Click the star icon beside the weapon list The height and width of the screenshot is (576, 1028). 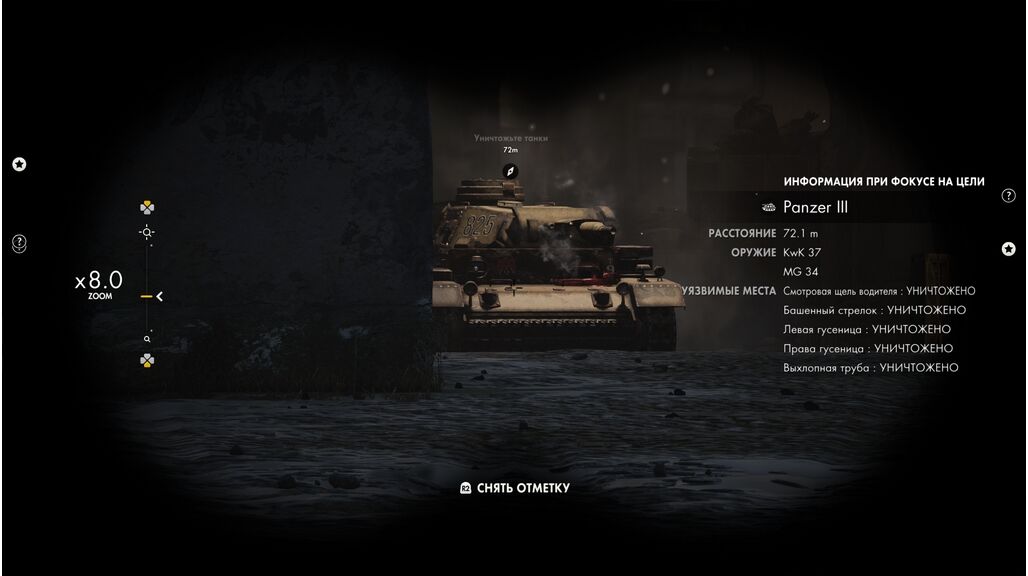coord(1008,249)
